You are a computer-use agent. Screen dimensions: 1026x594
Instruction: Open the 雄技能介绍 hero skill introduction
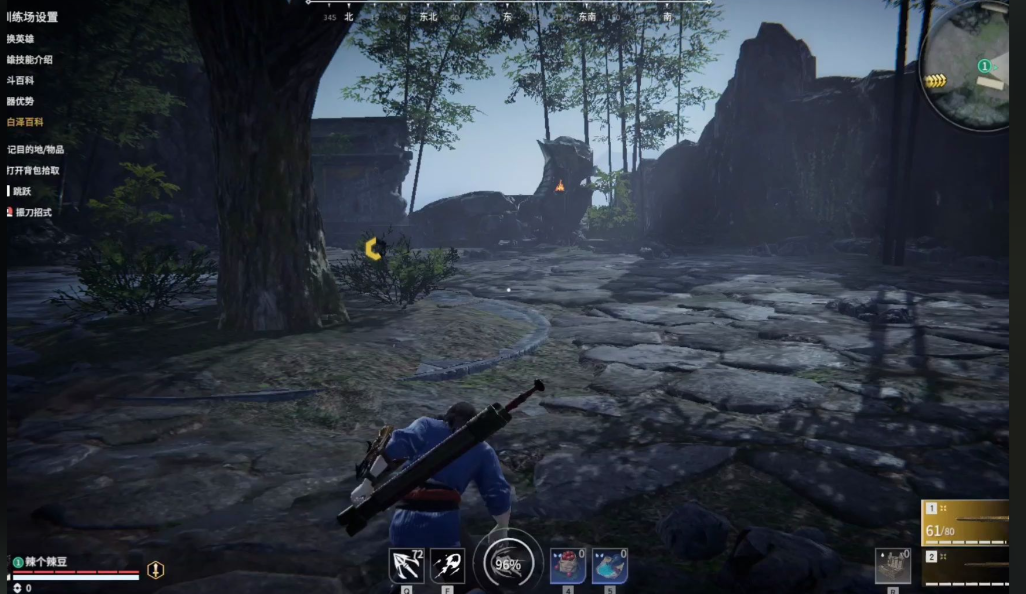30,59
